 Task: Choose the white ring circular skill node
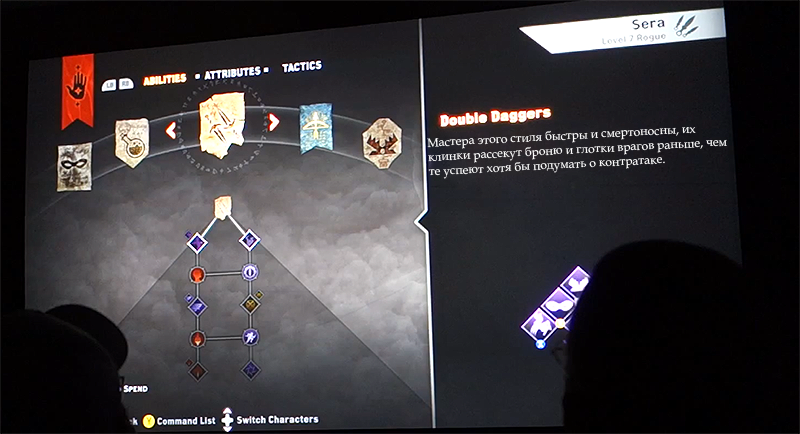click(x=250, y=272)
